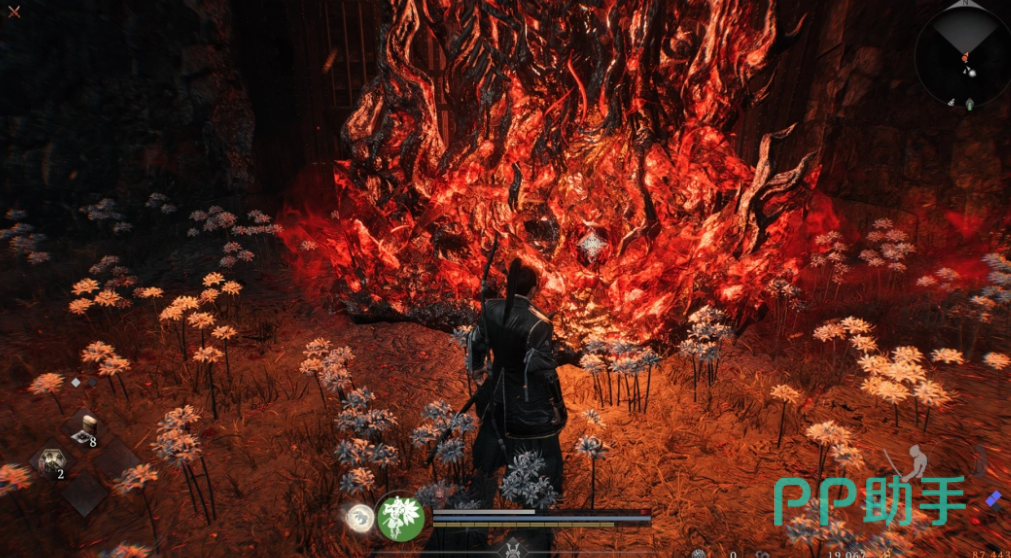Click the glowing white orb icon

pyautogui.click(x=360, y=517)
